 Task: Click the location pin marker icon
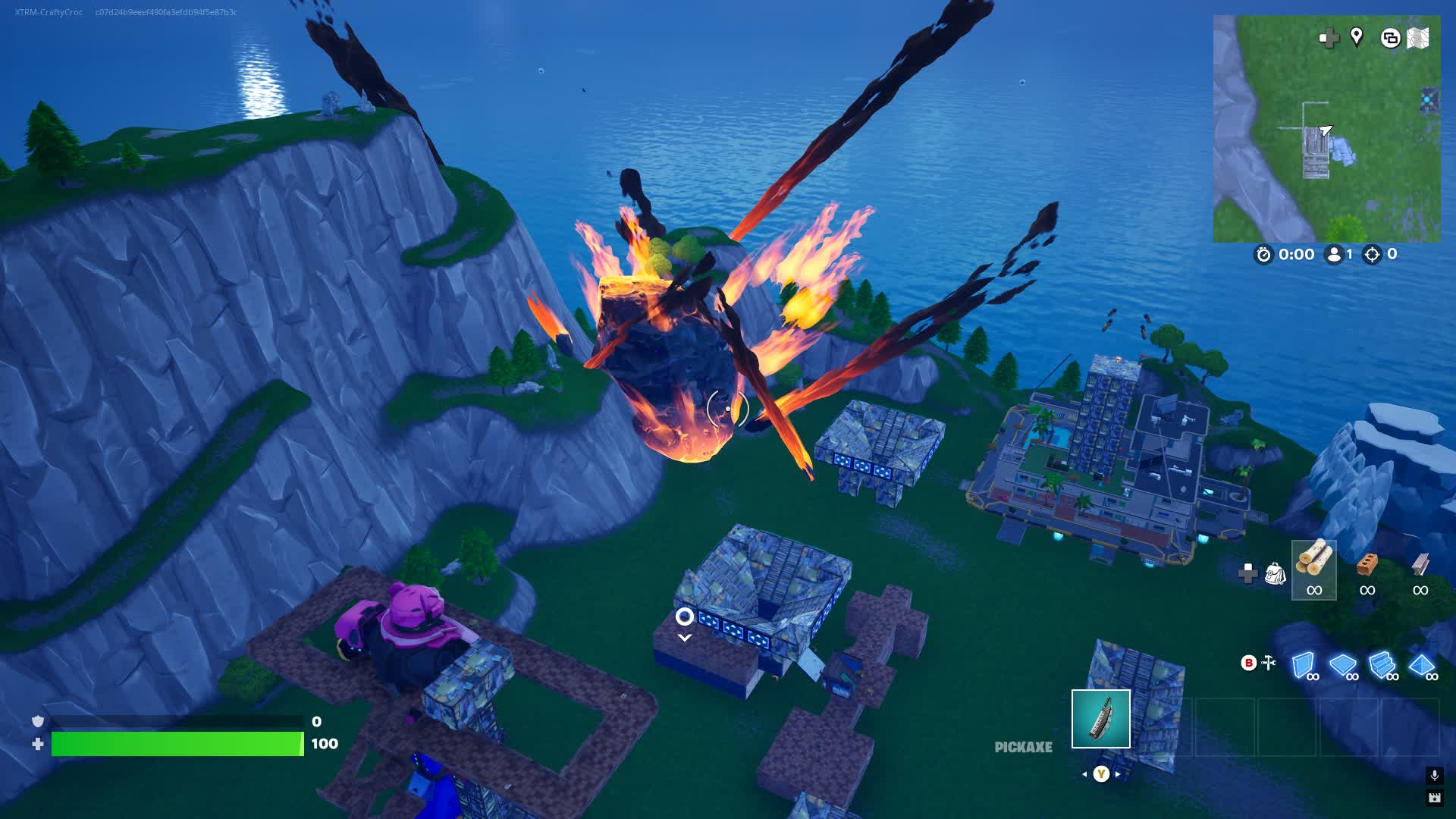click(1357, 38)
